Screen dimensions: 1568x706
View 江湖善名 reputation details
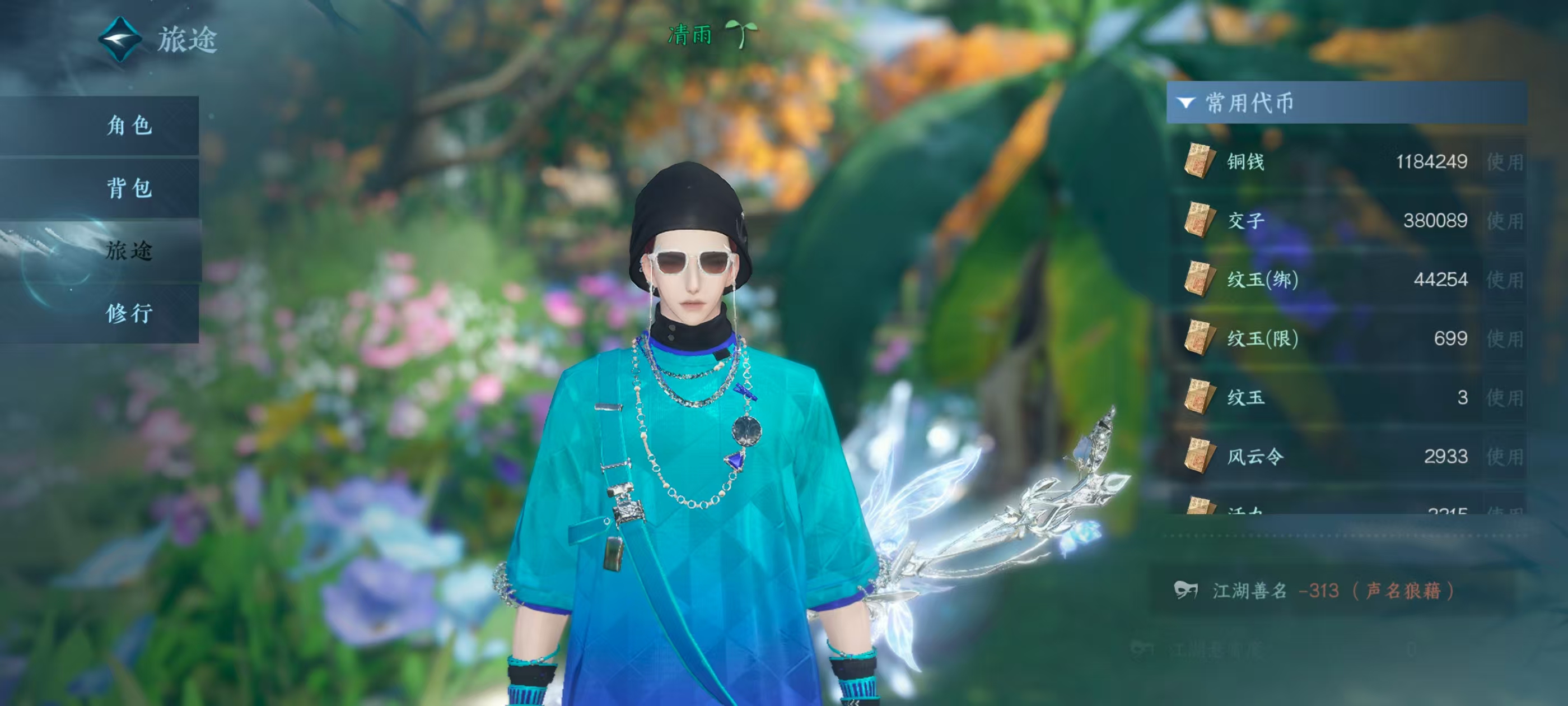pyautogui.click(x=1315, y=591)
